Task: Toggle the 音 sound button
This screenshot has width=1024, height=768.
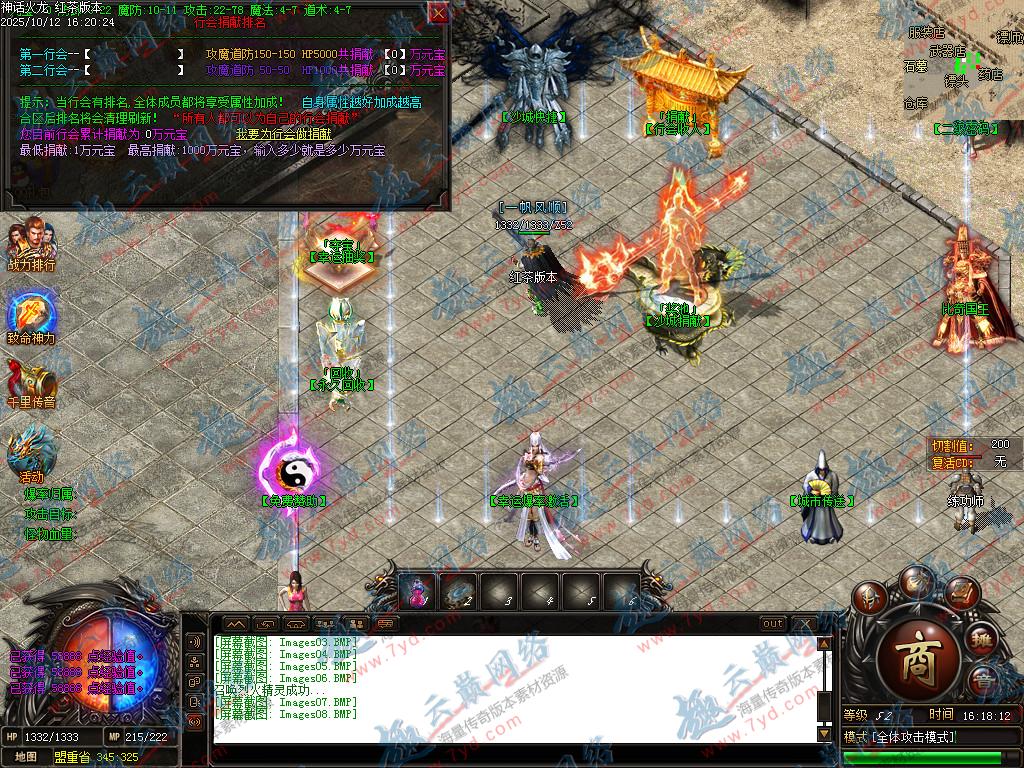Action: 984,679
